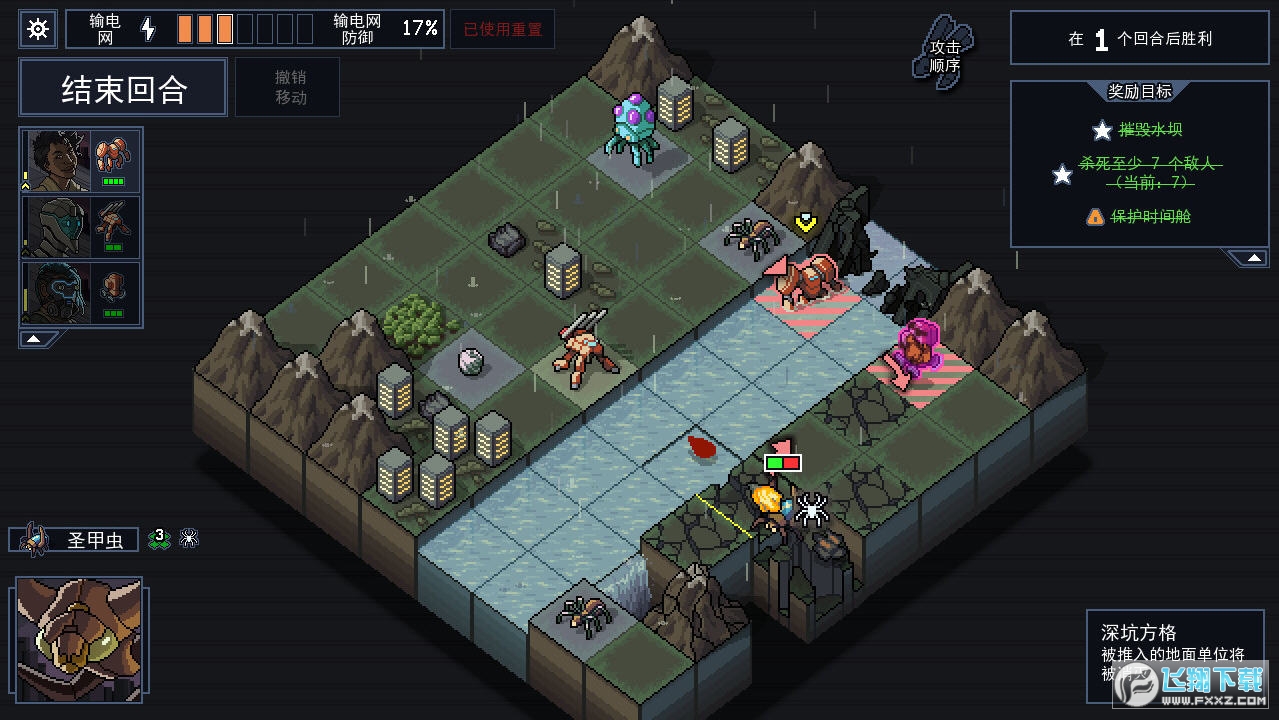This screenshot has width=1279, height=720.
Task: Show the 攻击顺序 attack order
Action: [944, 54]
